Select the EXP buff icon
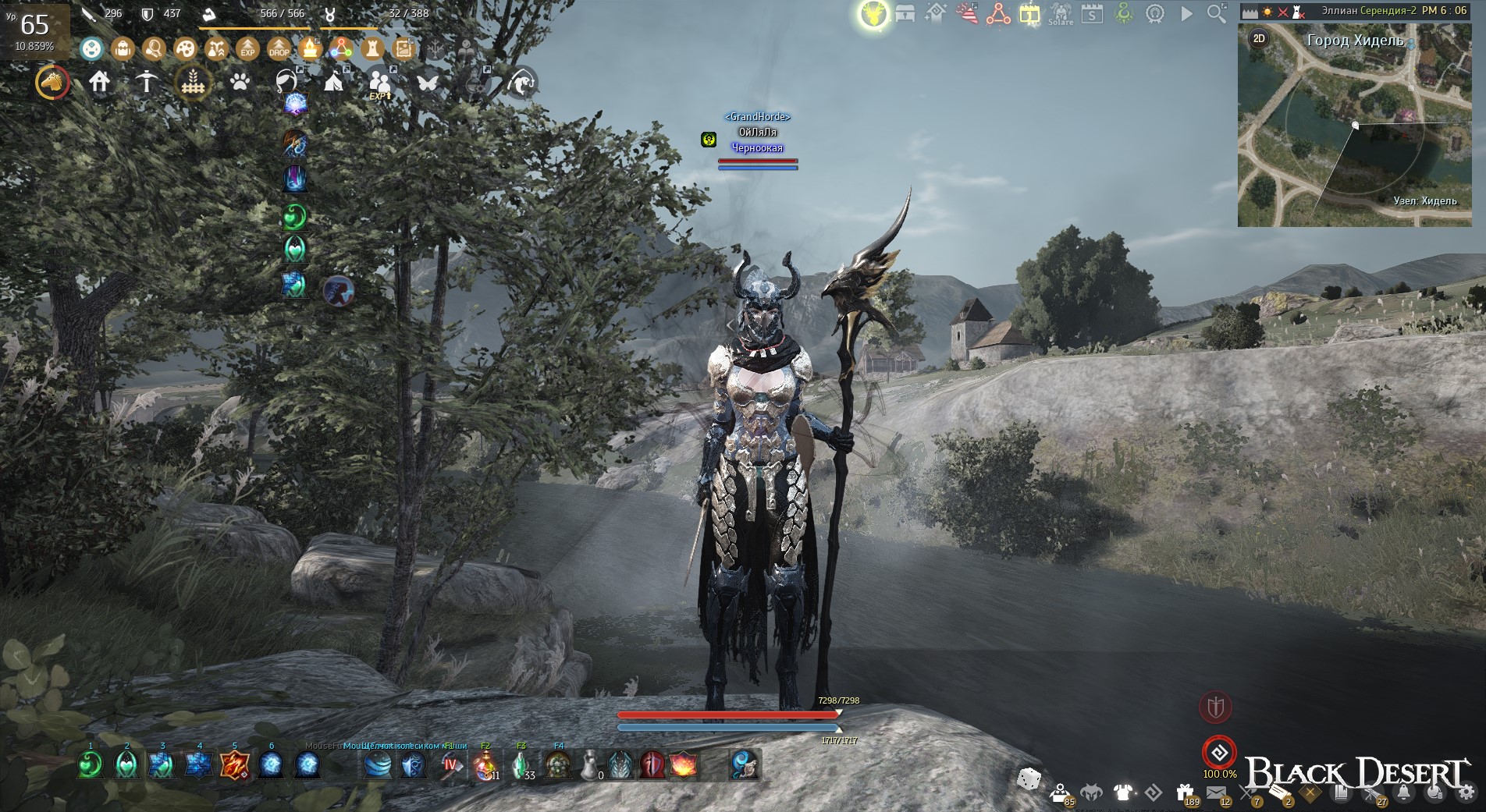Viewport: 1486px width, 812px height. pos(247,49)
